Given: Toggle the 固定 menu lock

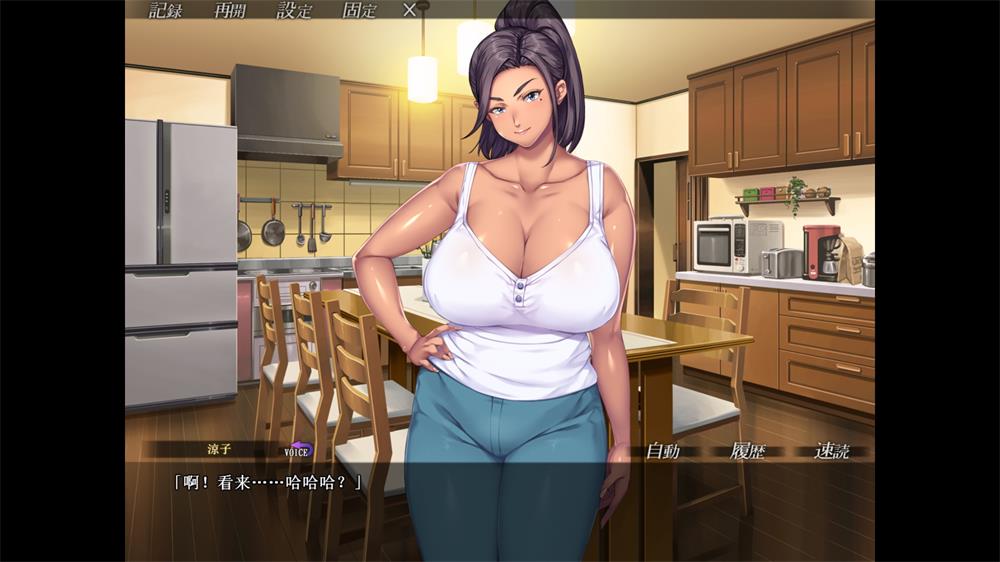Looking at the screenshot, I should [x=359, y=11].
